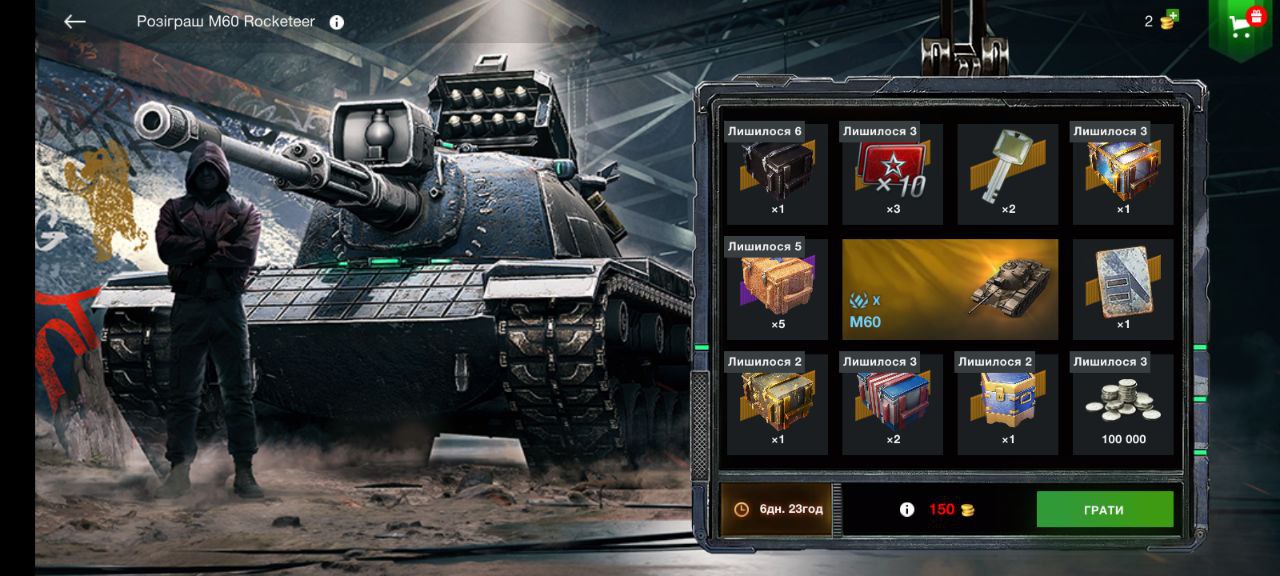
Task: Open the gold balance with plus icon
Action: click(x=1162, y=21)
